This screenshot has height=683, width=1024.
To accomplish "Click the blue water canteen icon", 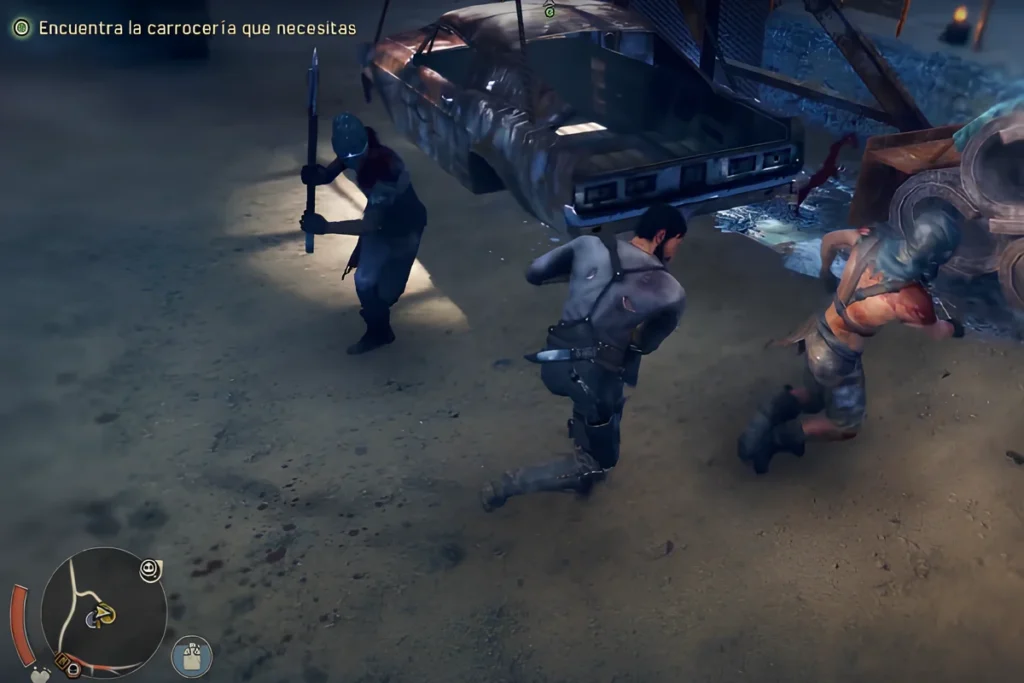I will coord(191,656).
